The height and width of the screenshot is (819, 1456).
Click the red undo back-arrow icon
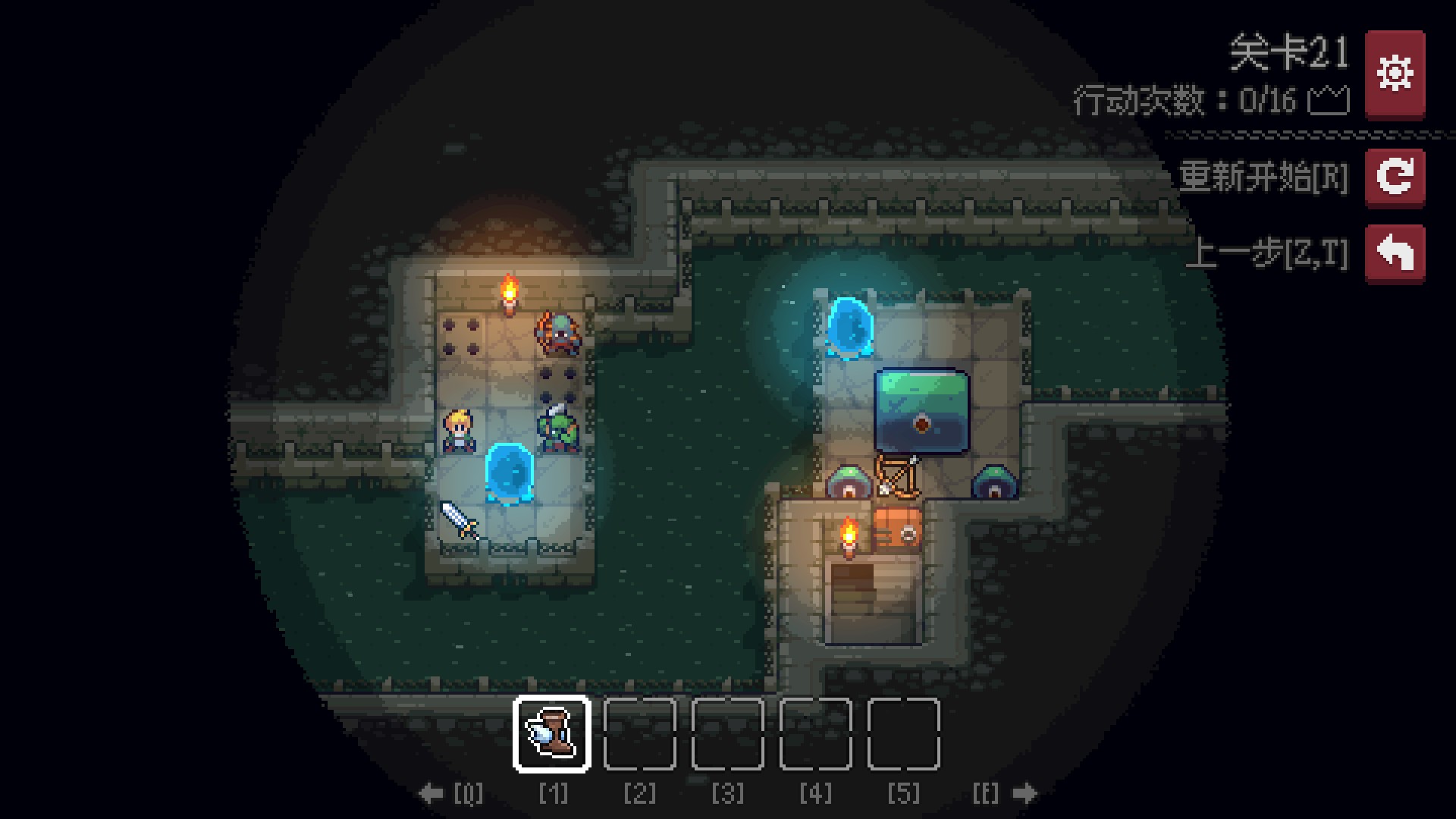1395,253
